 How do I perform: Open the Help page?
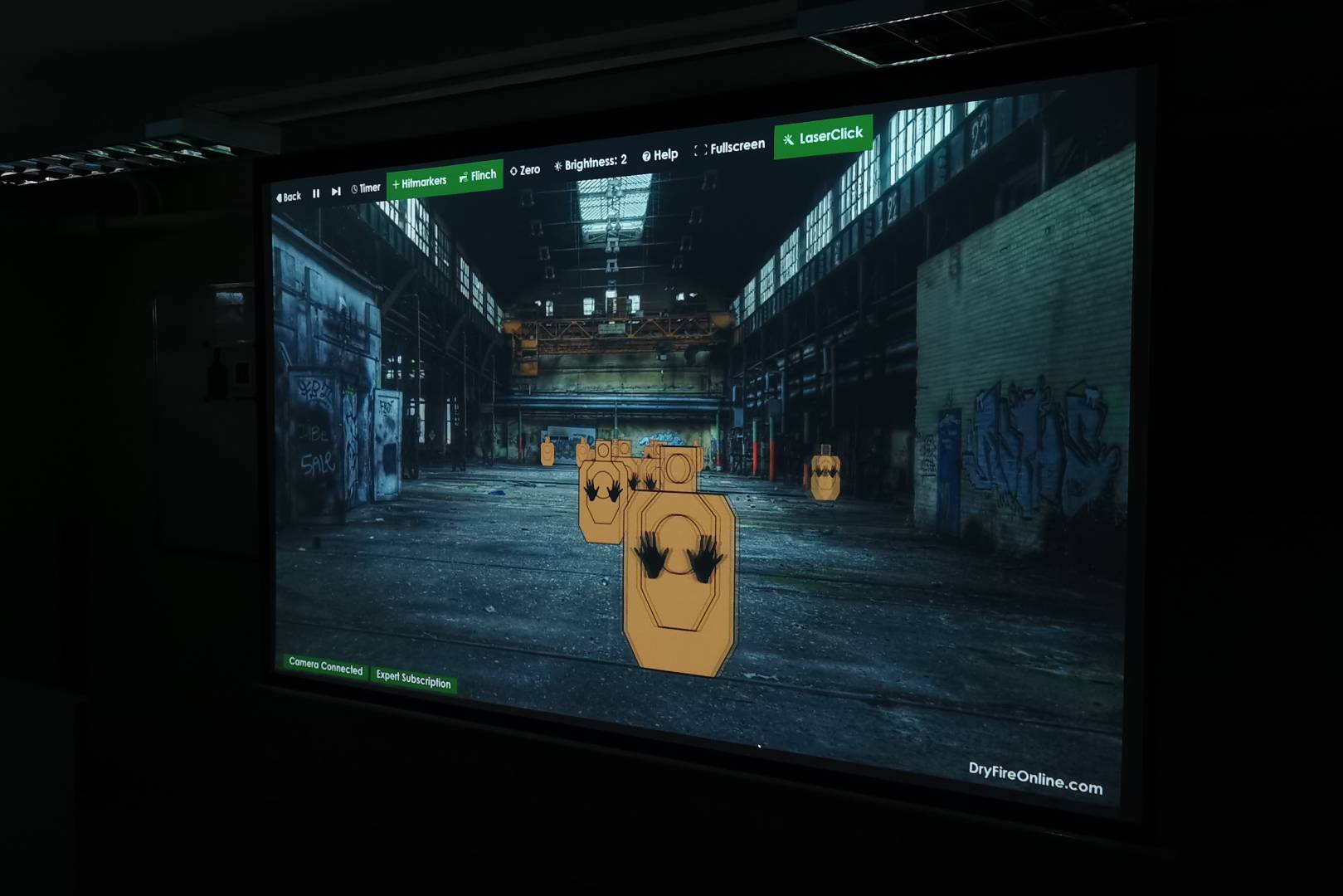660,154
